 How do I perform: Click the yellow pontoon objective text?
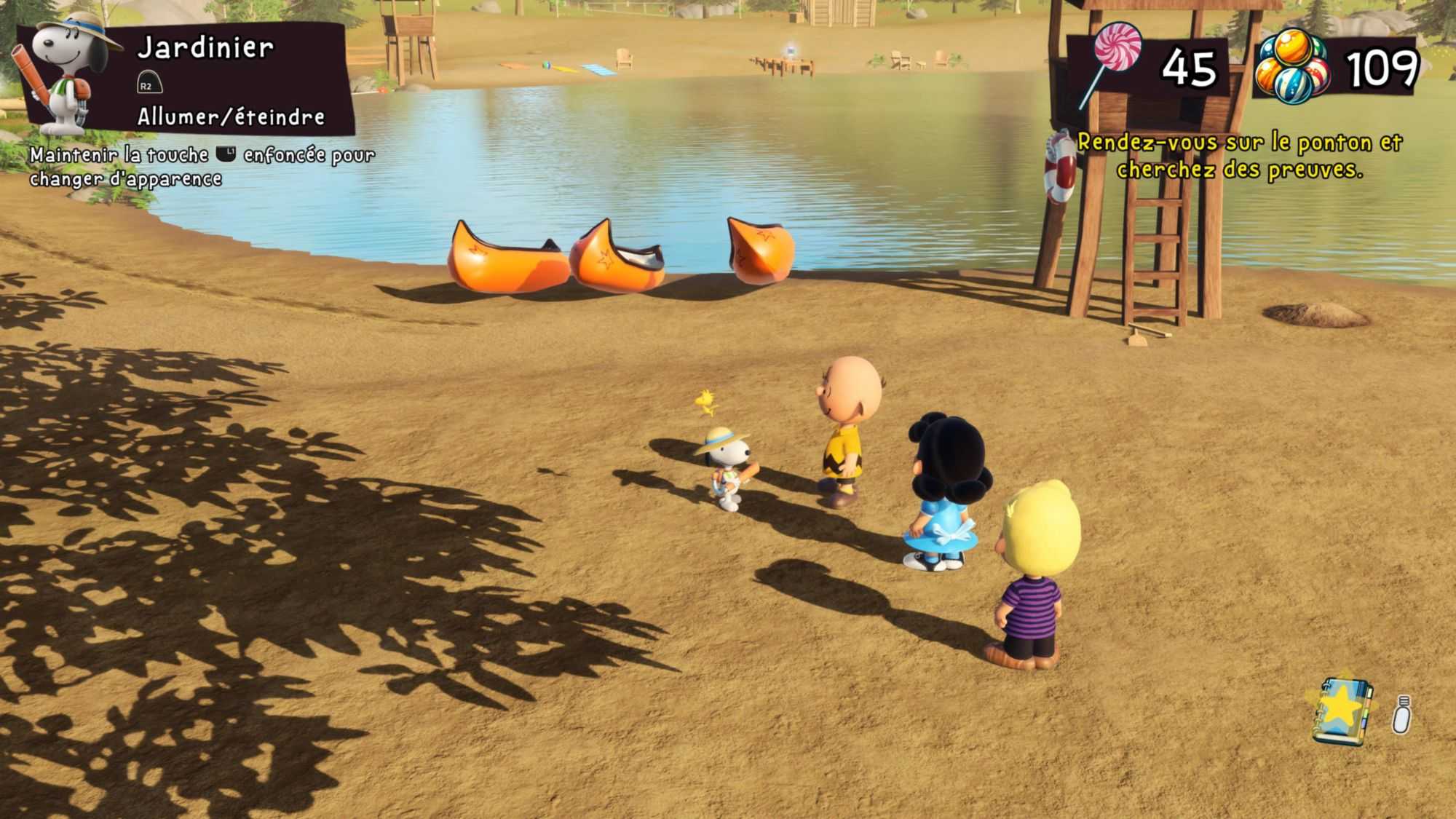point(1239,156)
